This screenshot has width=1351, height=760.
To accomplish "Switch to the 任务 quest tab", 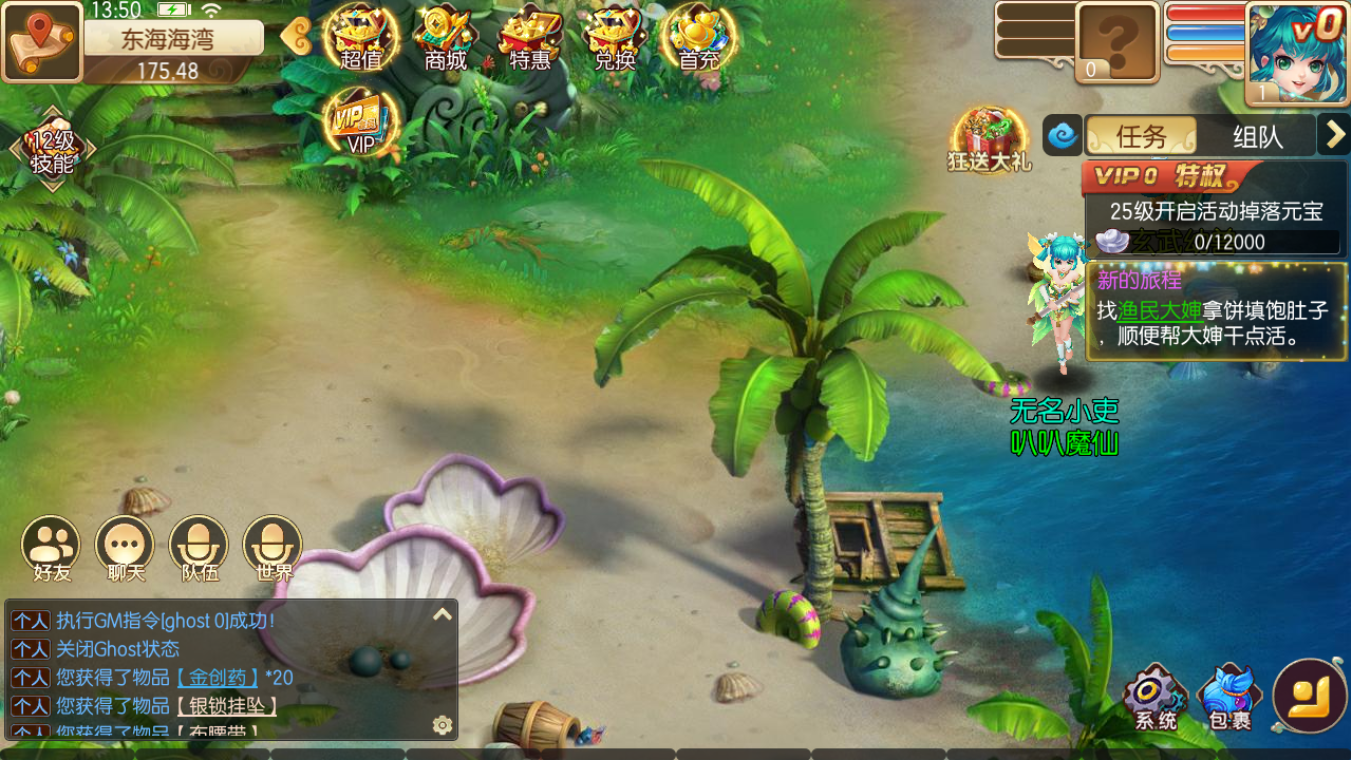I will tap(1141, 136).
